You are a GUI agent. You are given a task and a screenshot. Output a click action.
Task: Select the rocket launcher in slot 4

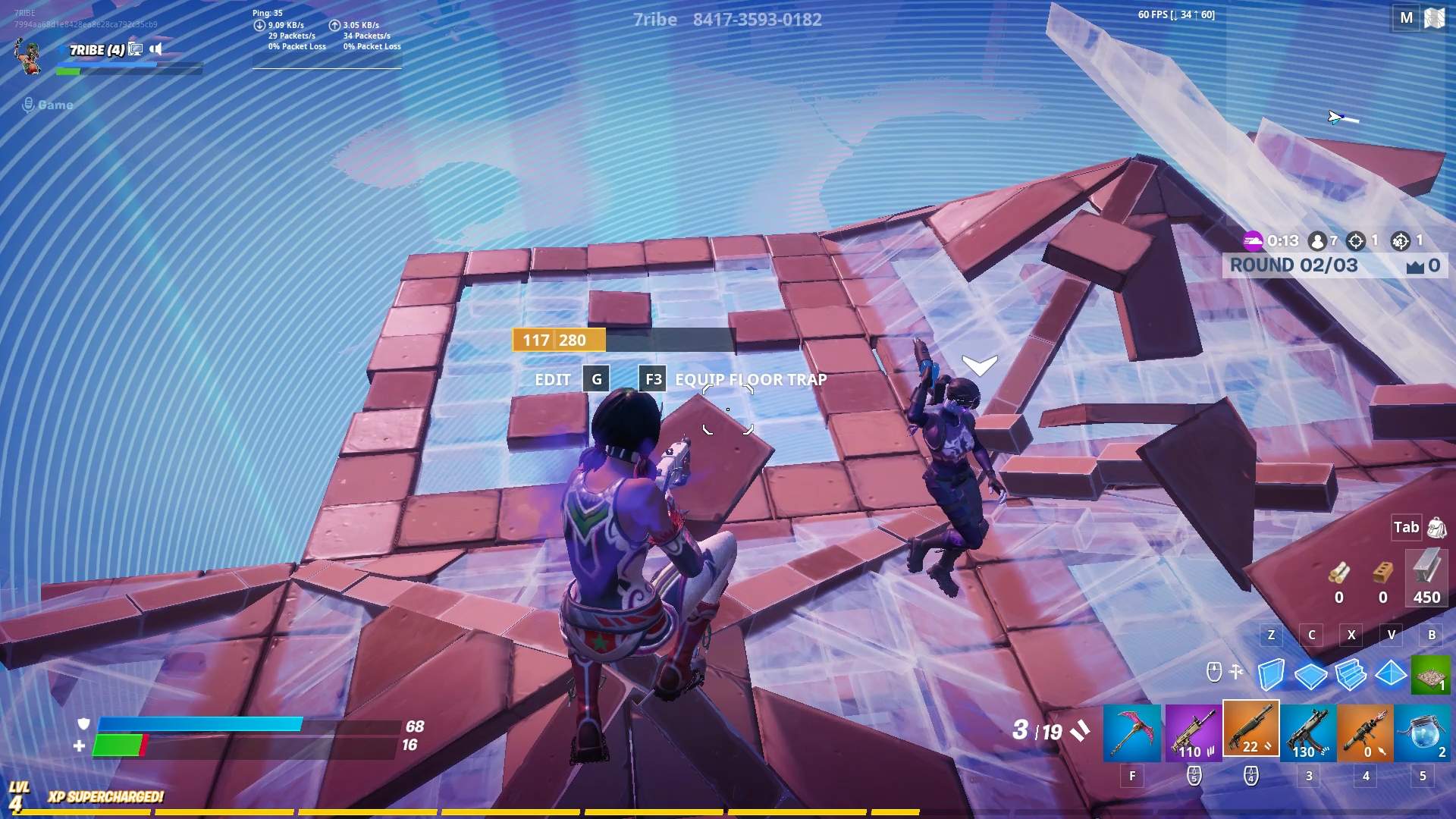(1365, 730)
